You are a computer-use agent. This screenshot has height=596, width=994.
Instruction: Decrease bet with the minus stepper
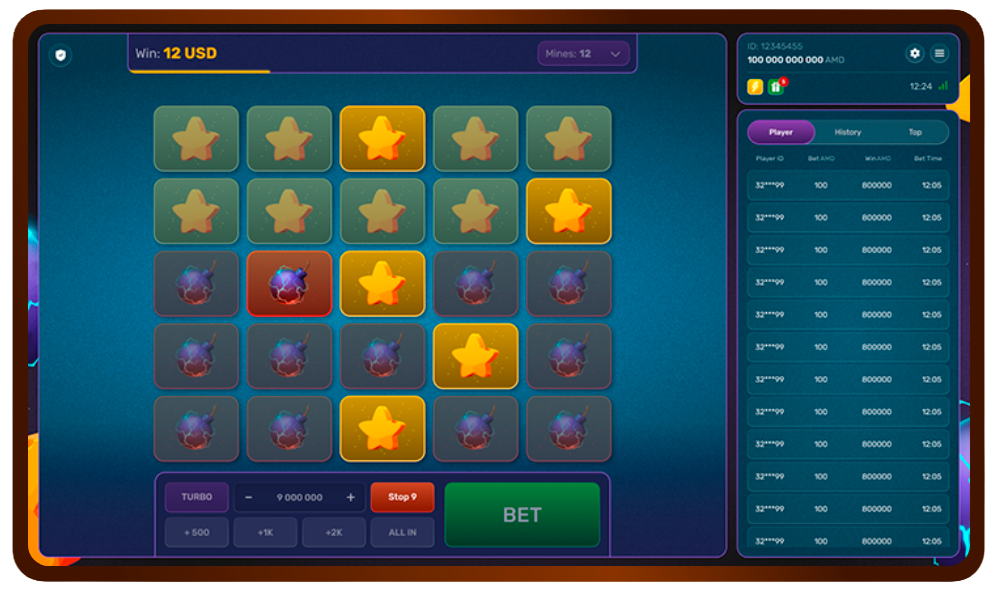point(249,497)
